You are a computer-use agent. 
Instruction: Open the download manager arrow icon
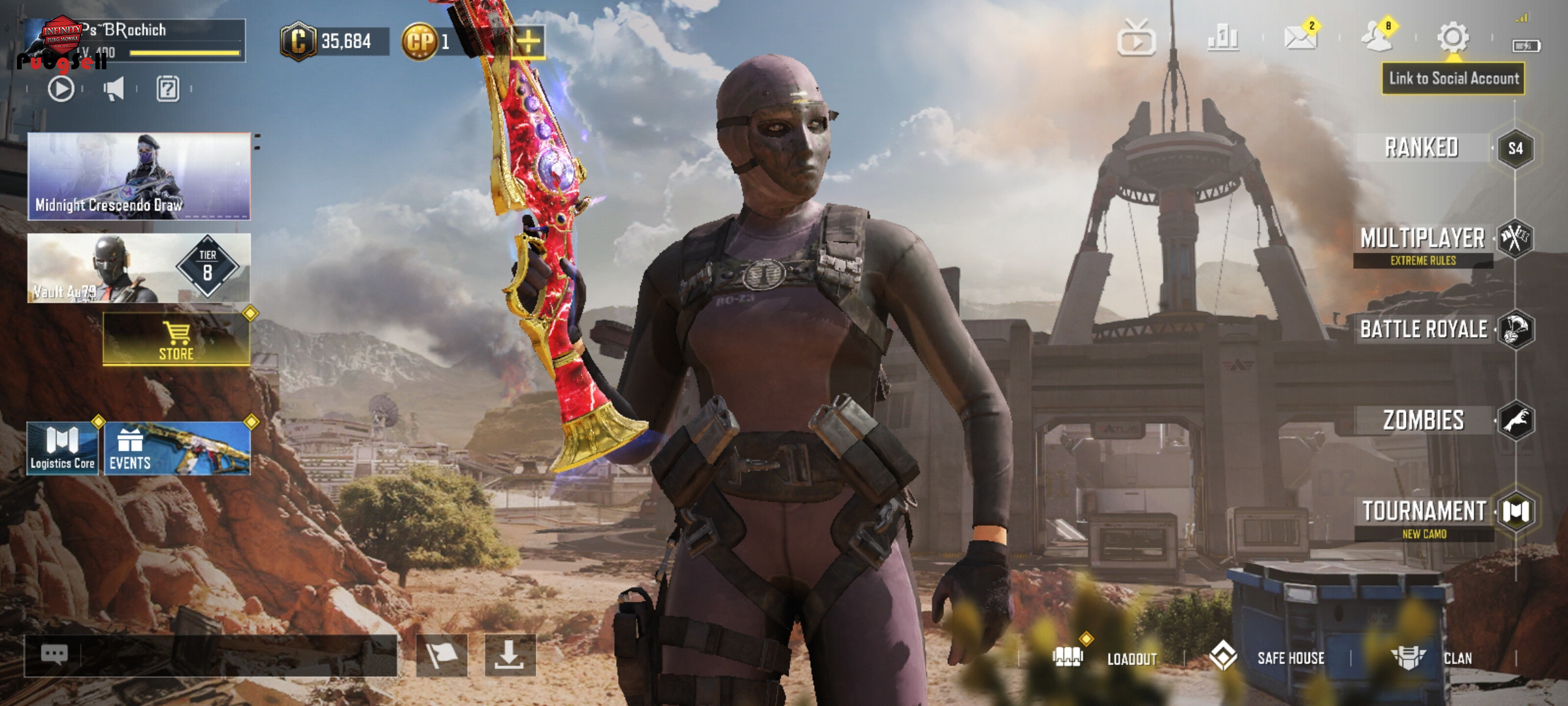(x=510, y=655)
